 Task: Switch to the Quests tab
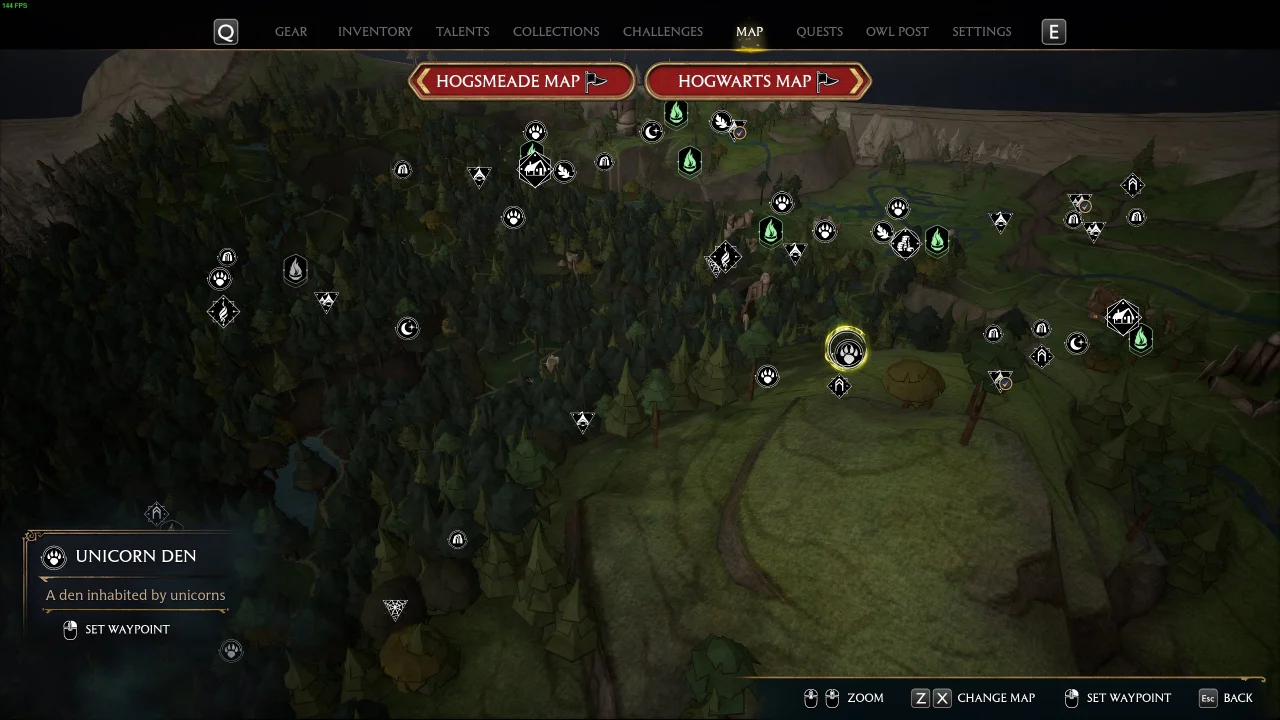pyautogui.click(x=819, y=31)
